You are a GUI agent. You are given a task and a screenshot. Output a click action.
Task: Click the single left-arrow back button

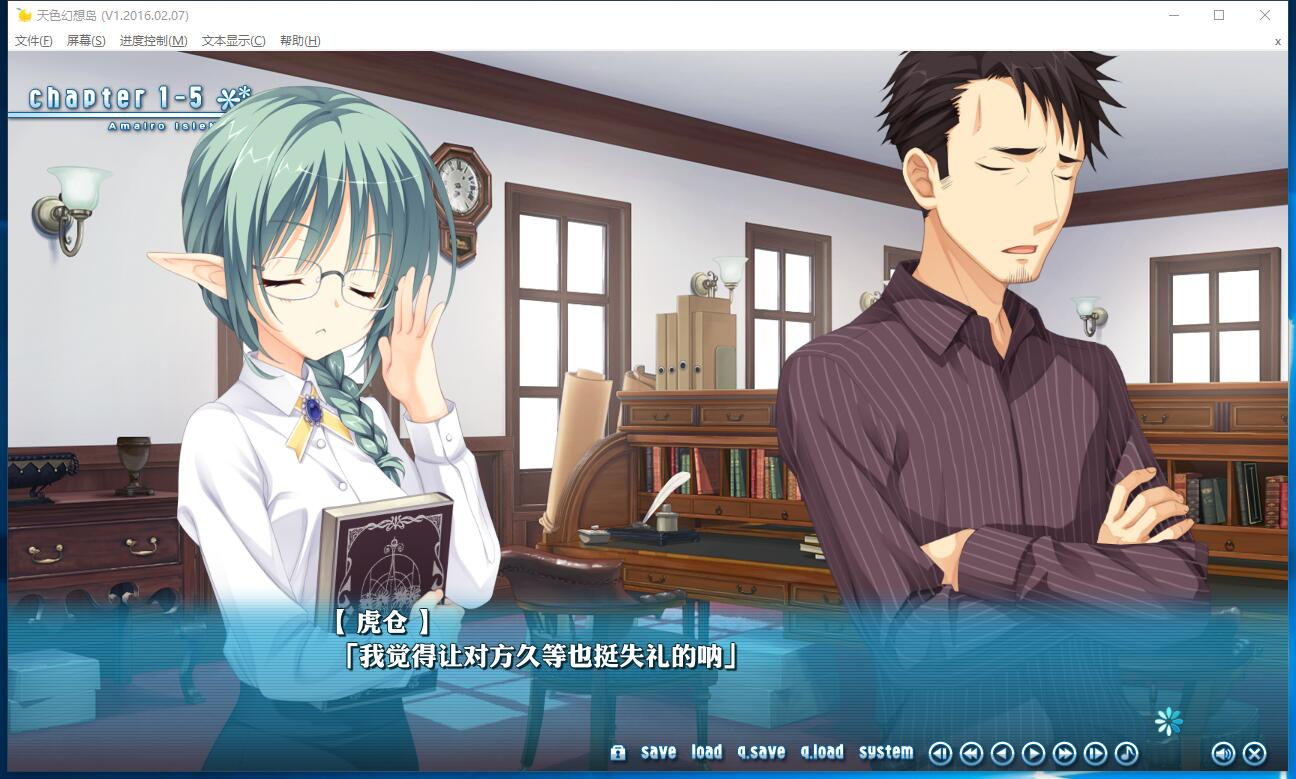tap(1002, 753)
